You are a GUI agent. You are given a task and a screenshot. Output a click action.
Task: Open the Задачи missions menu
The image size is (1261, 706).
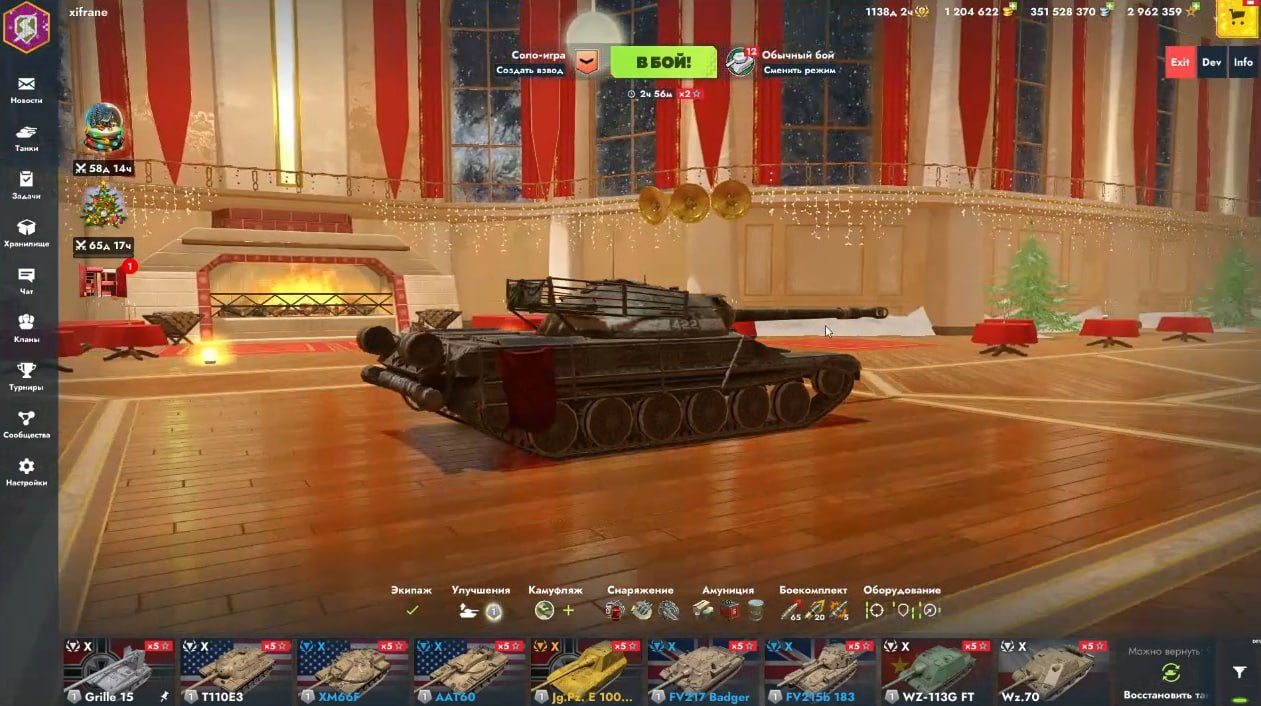[26, 185]
